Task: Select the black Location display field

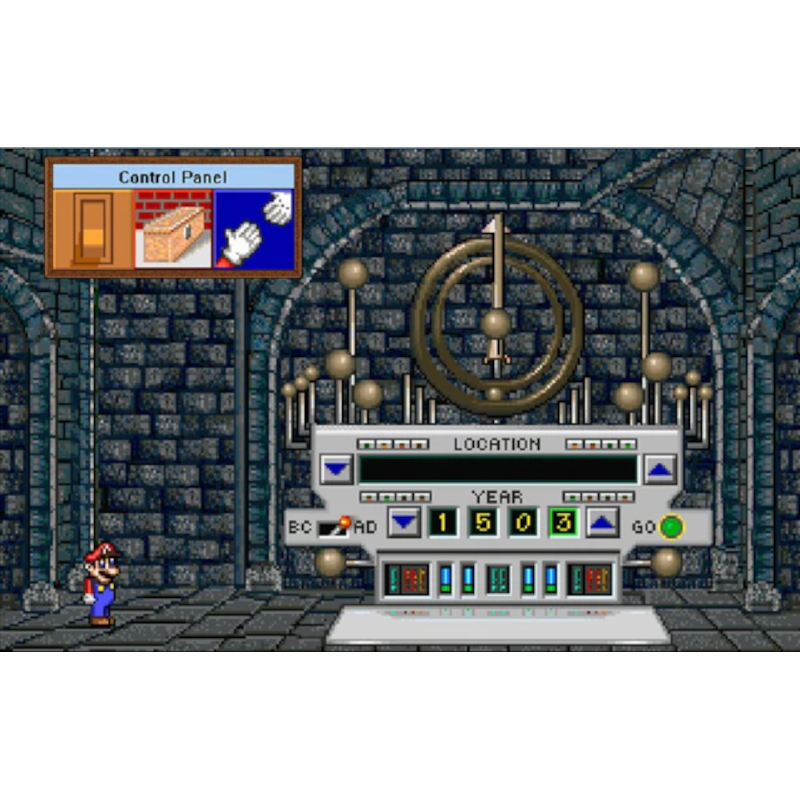Action: click(x=498, y=468)
